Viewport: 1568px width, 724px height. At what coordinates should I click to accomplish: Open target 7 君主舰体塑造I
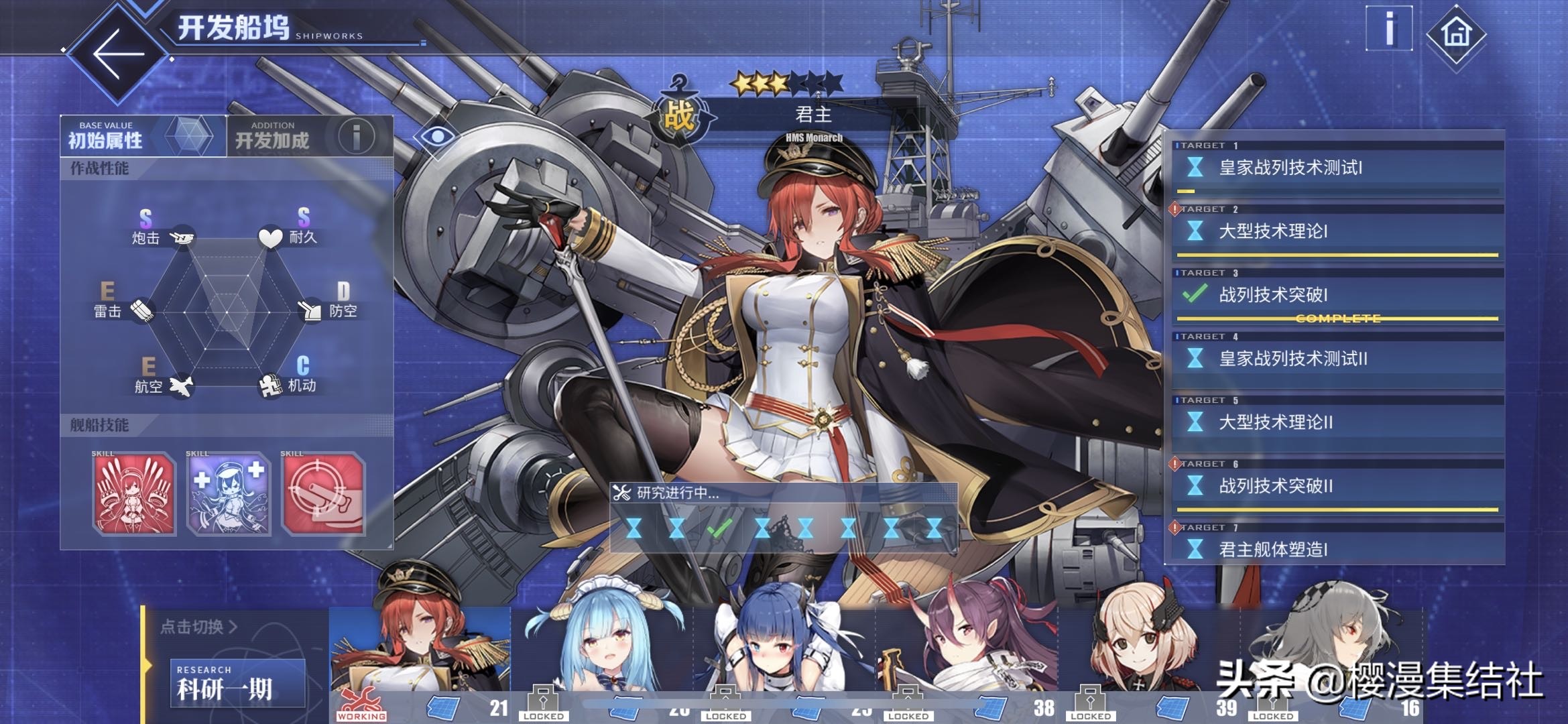click(1337, 549)
